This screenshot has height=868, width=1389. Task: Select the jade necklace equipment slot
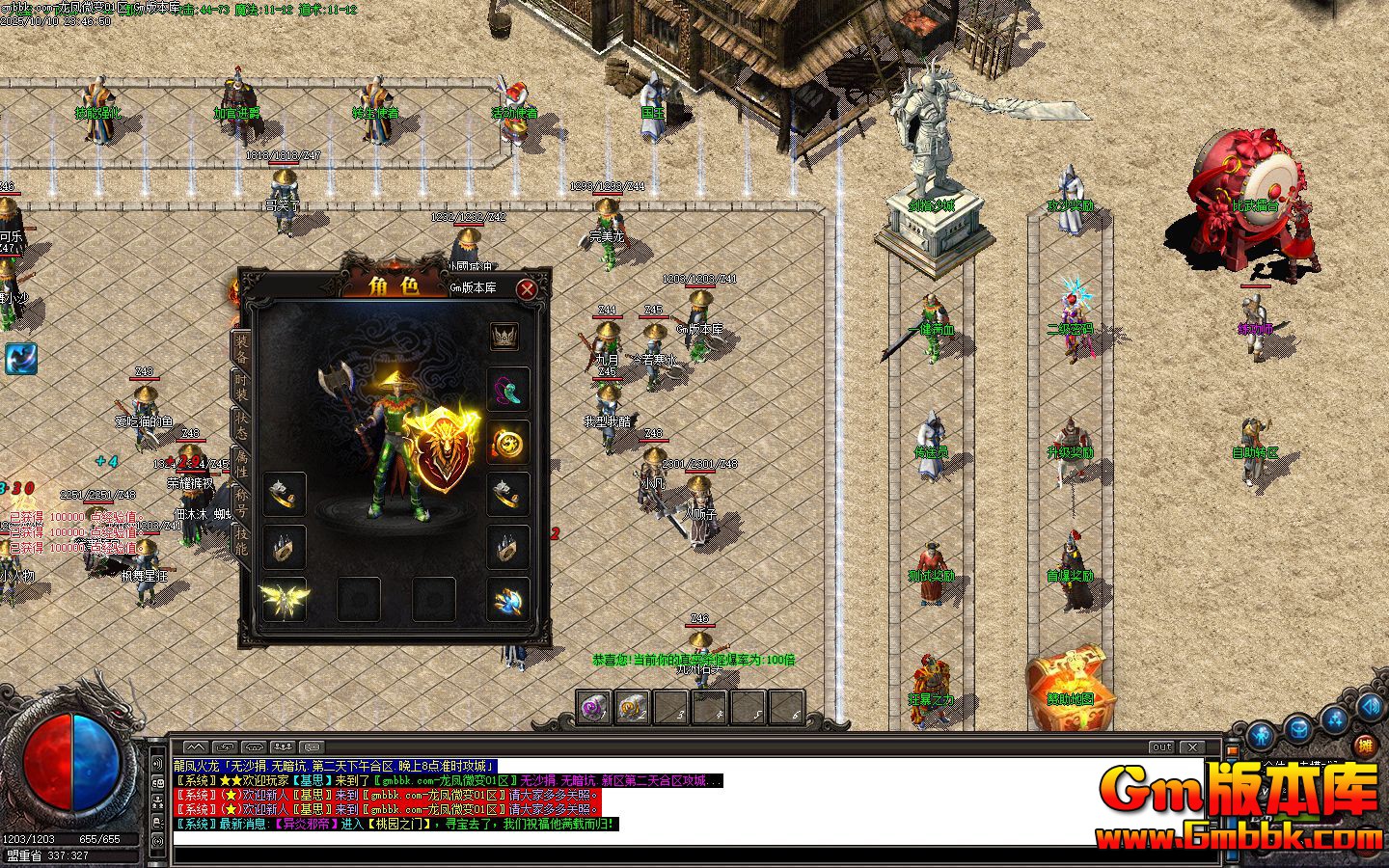pos(507,391)
